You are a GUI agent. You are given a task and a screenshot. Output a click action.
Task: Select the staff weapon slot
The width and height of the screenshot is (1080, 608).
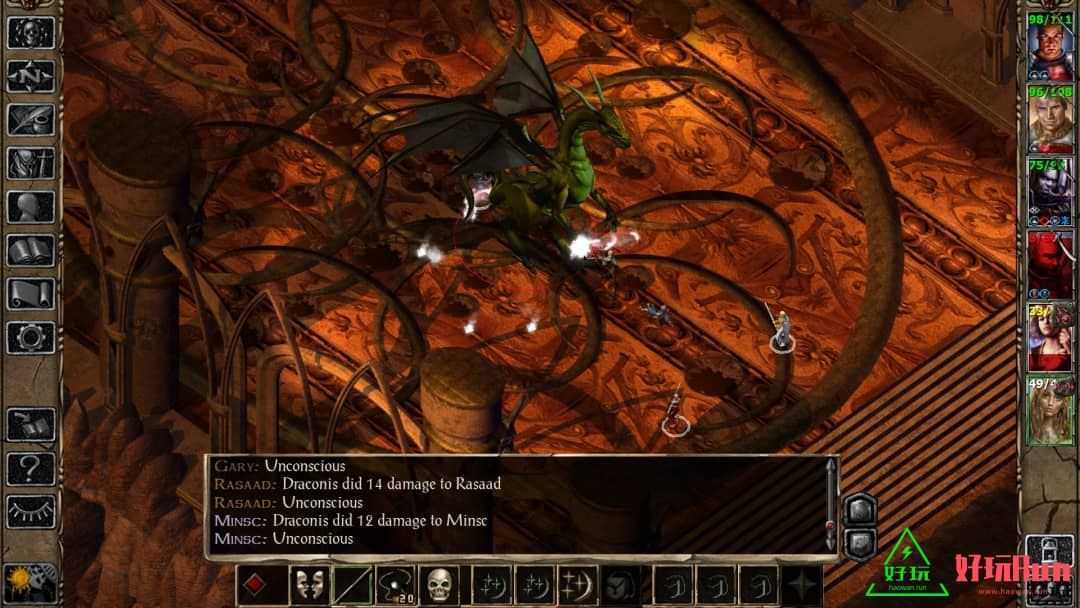tap(353, 585)
